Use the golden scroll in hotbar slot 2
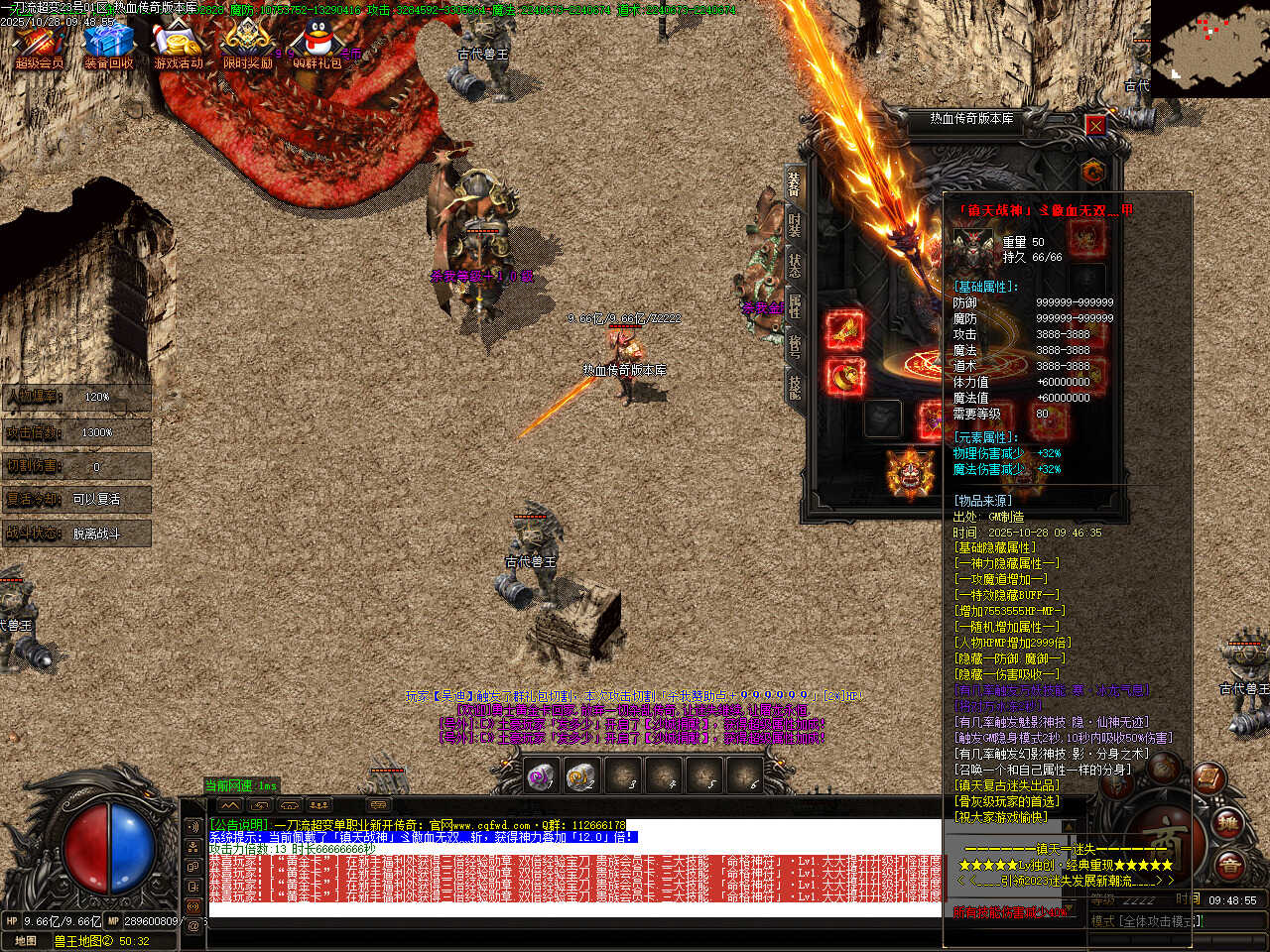Viewport: 1270px width, 952px height. pyautogui.click(x=581, y=777)
